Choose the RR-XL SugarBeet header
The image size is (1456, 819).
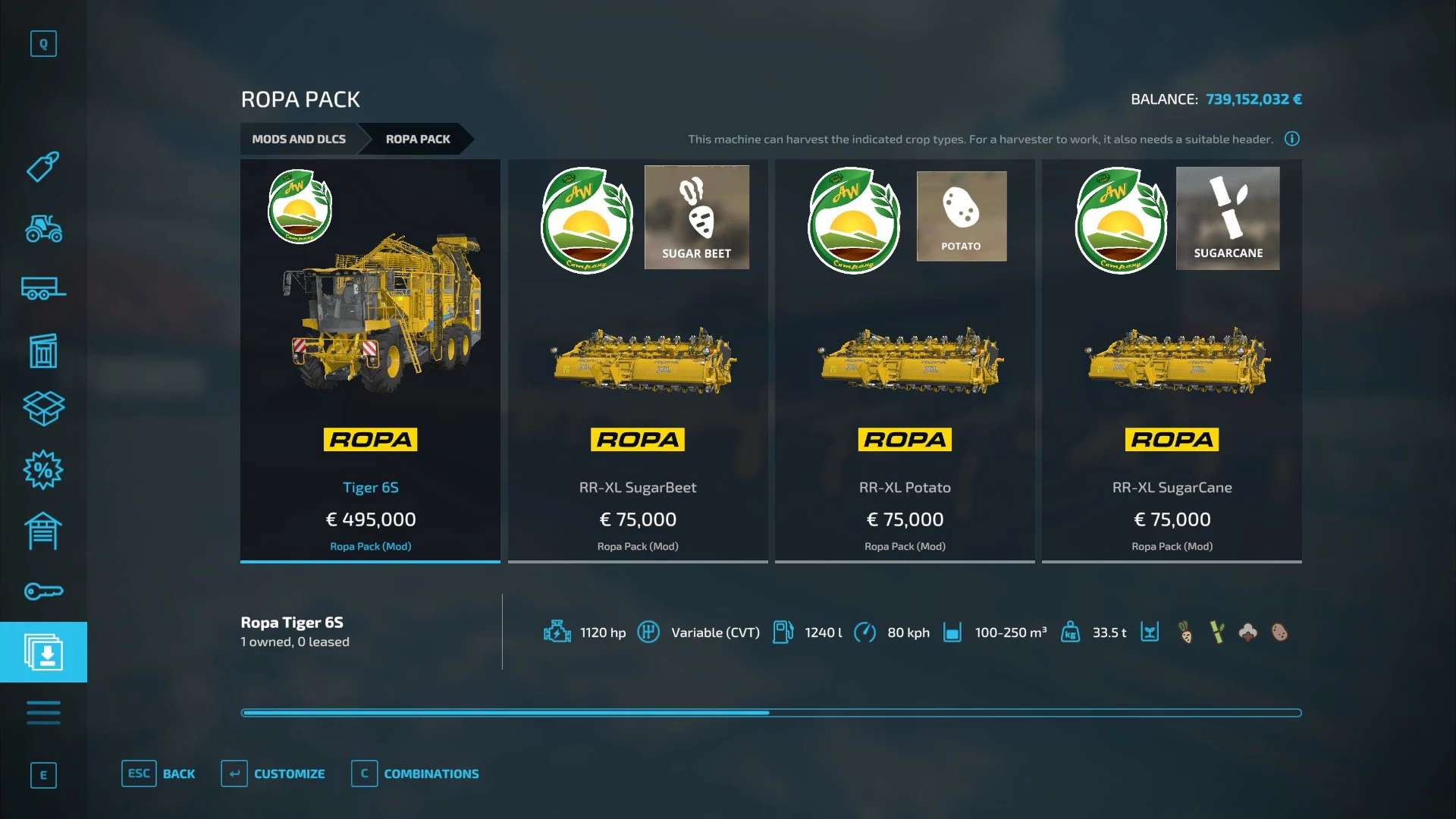(x=638, y=360)
